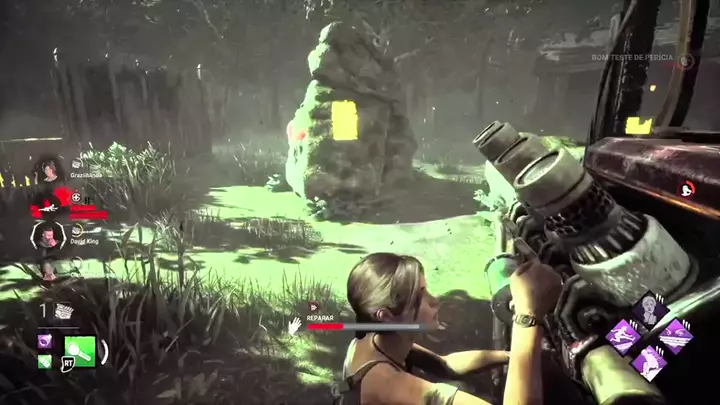The height and width of the screenshot is (405, 720).
Task: Click the score event icon beside the skill check text
Action: pos(685,60)
